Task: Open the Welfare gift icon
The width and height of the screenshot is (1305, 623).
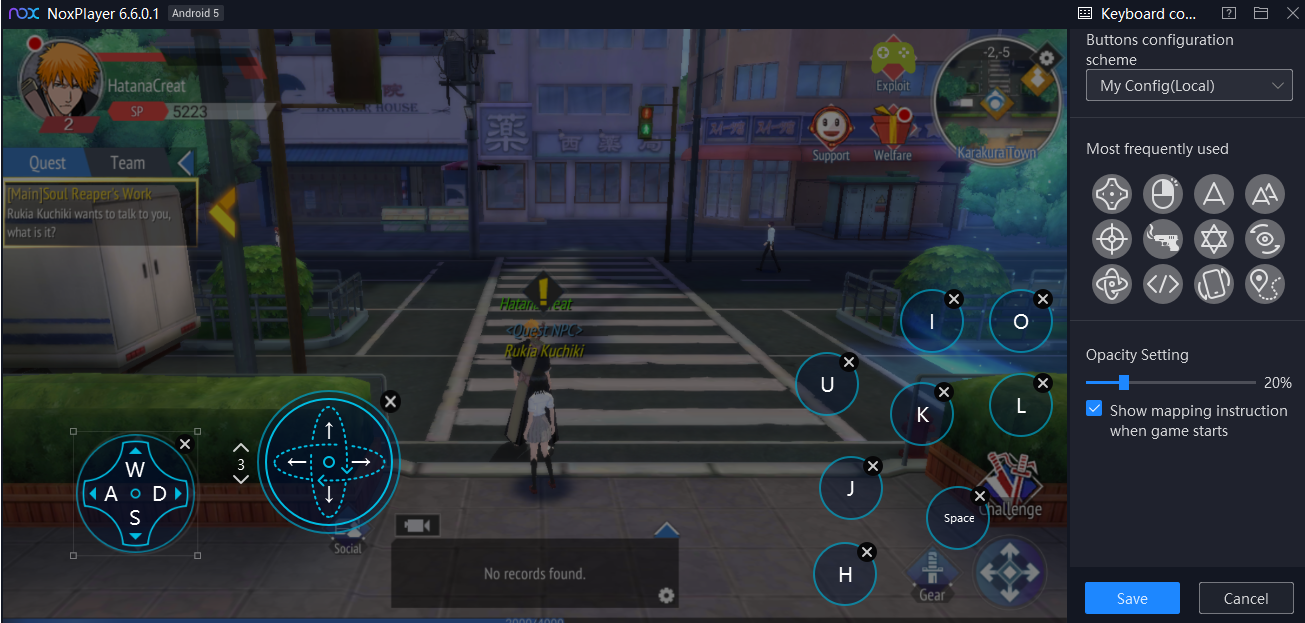Action: [x=892, y=132]
